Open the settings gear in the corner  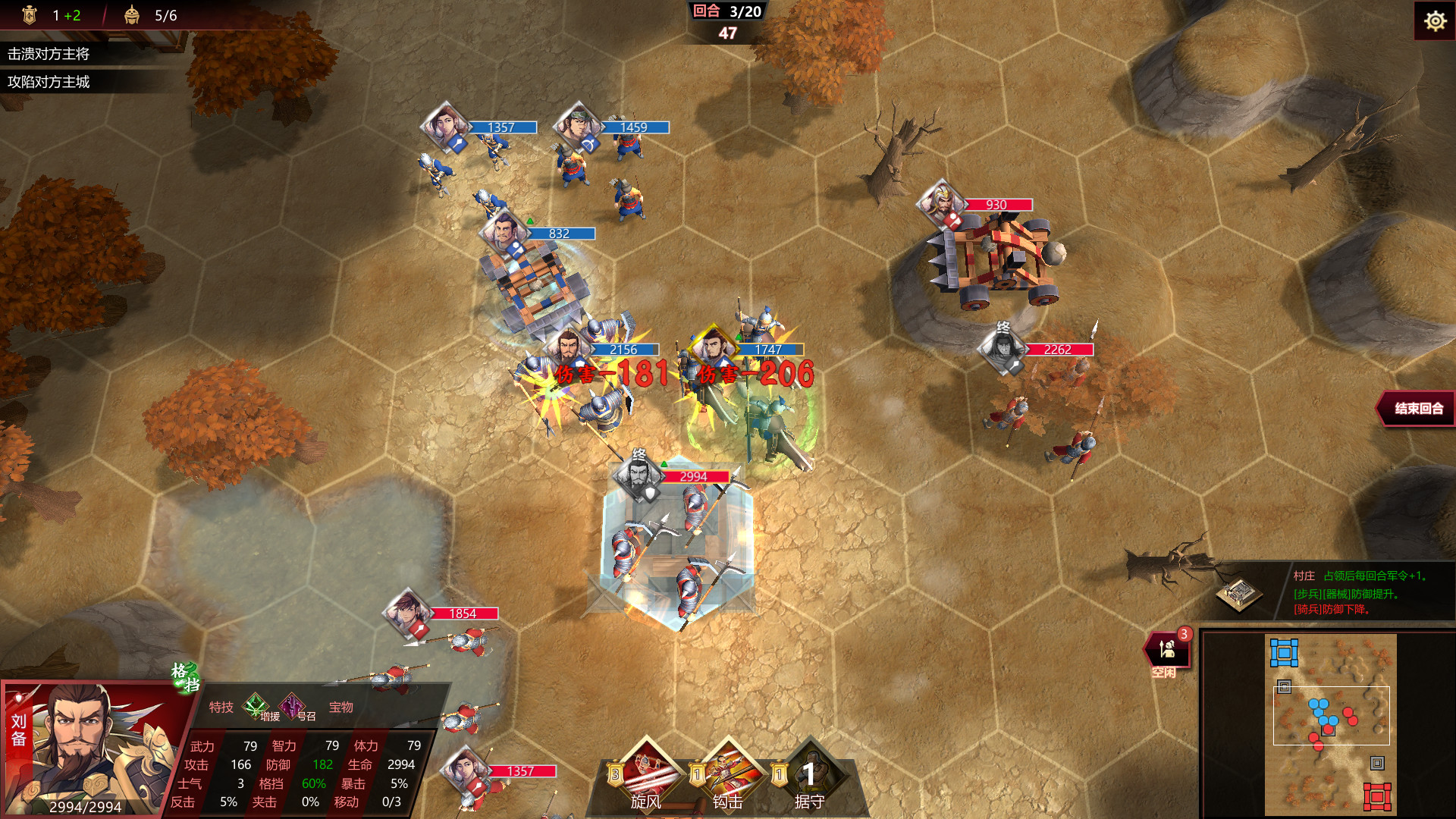tap(1435, 21)
